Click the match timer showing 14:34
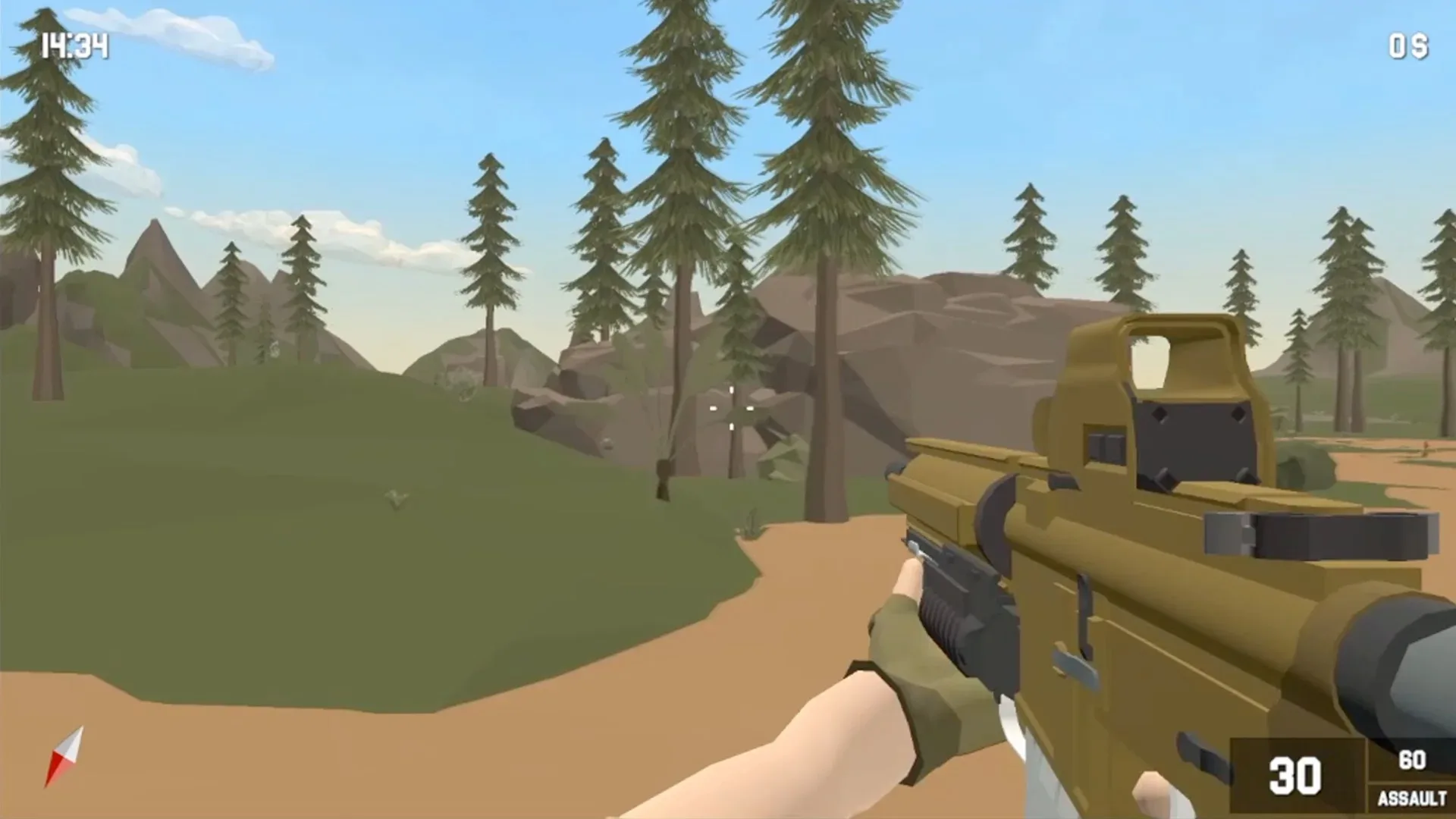 click(76, 47)
